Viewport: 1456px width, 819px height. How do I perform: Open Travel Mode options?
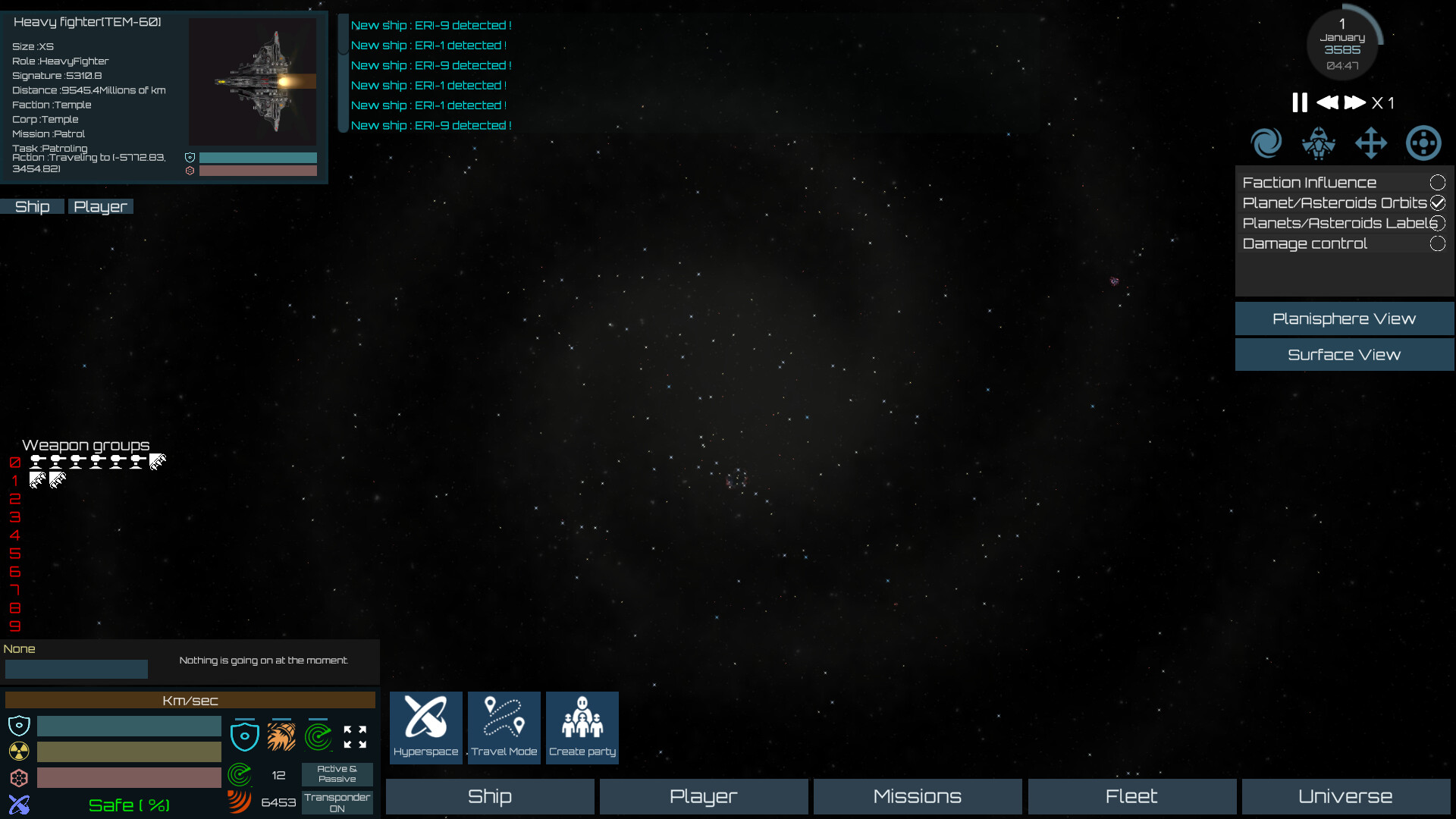504,726
